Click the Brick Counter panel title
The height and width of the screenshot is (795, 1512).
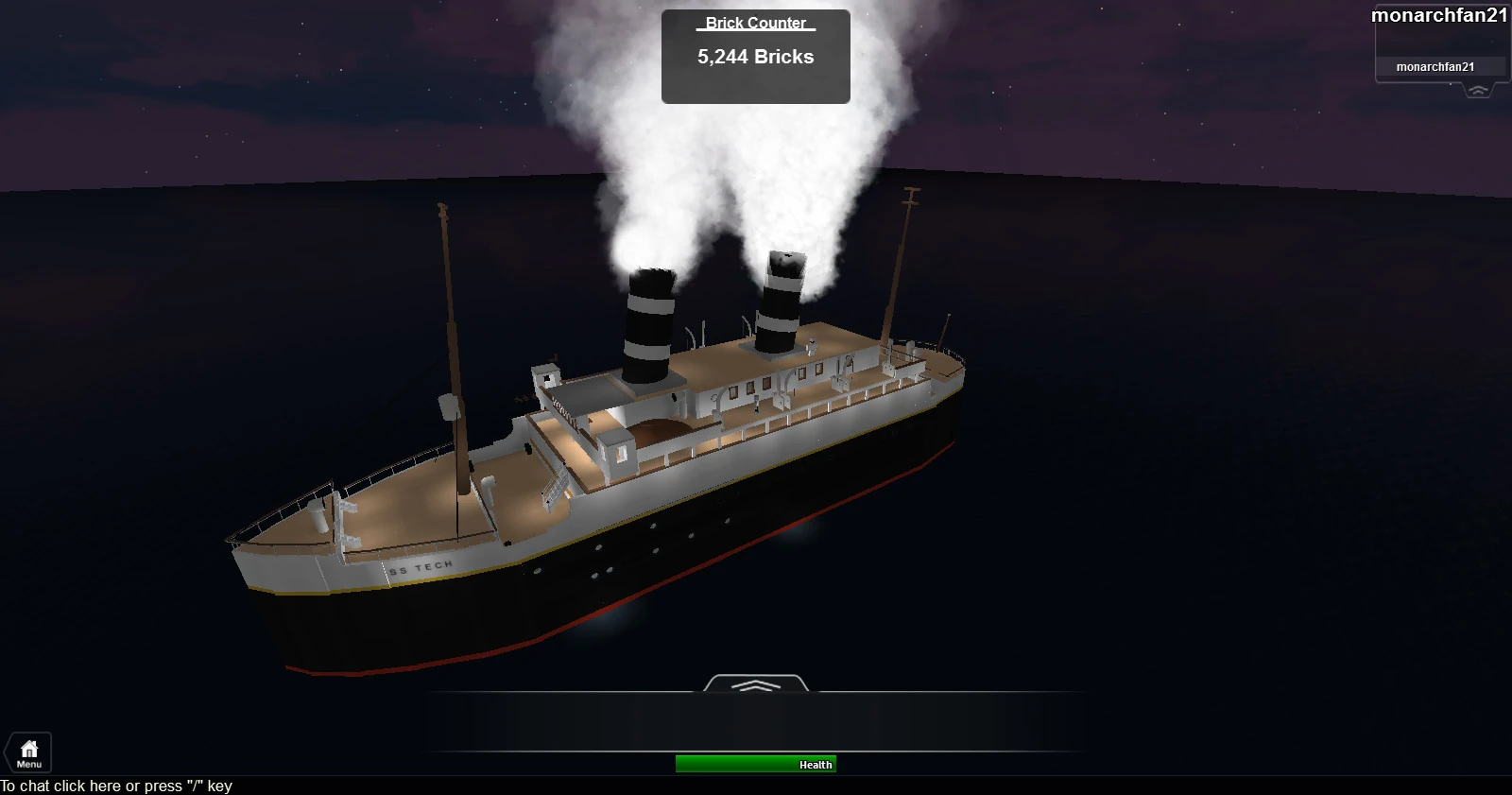(753, 23)
